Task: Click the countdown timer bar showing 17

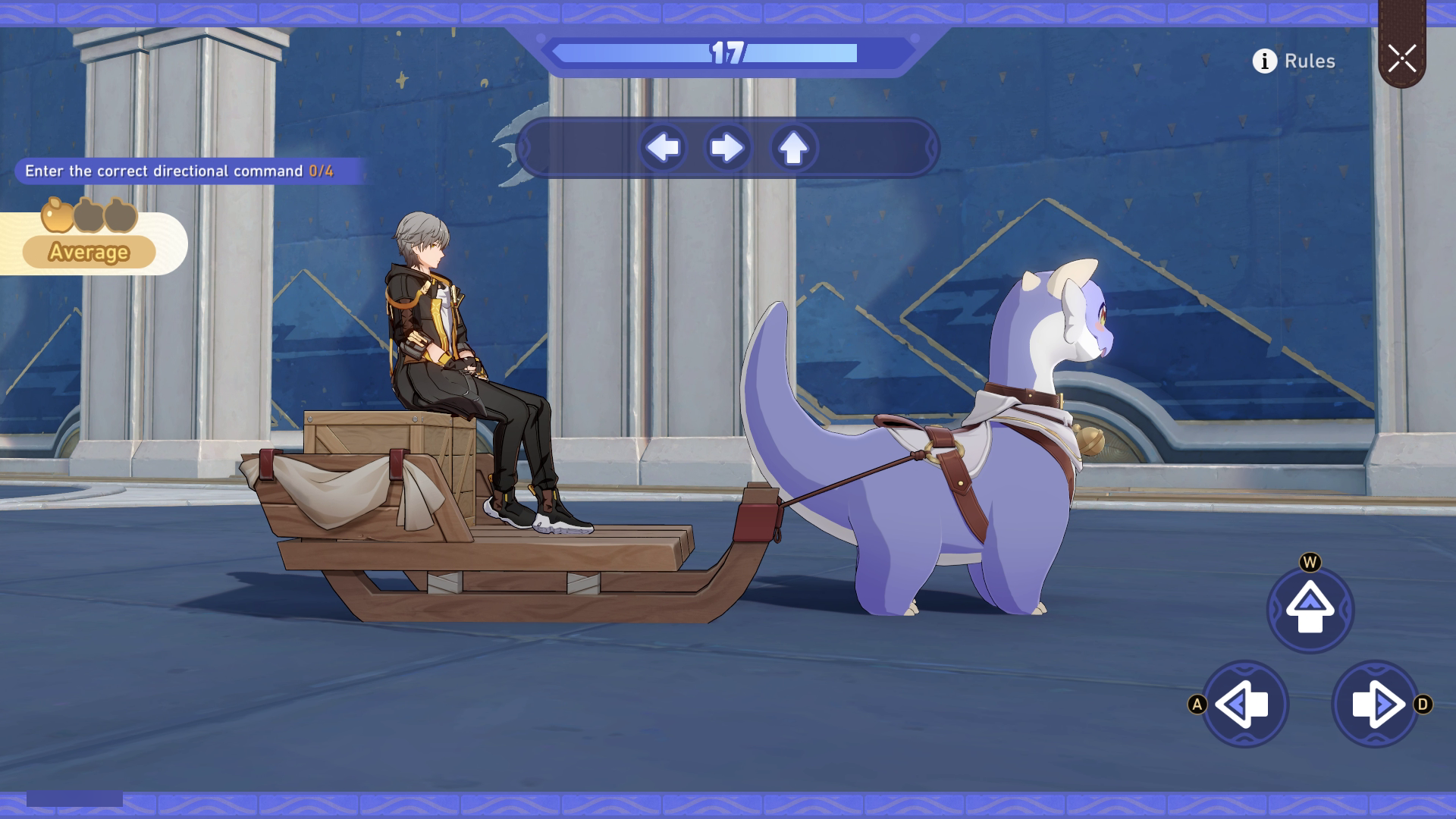Action: click(728, 53)
